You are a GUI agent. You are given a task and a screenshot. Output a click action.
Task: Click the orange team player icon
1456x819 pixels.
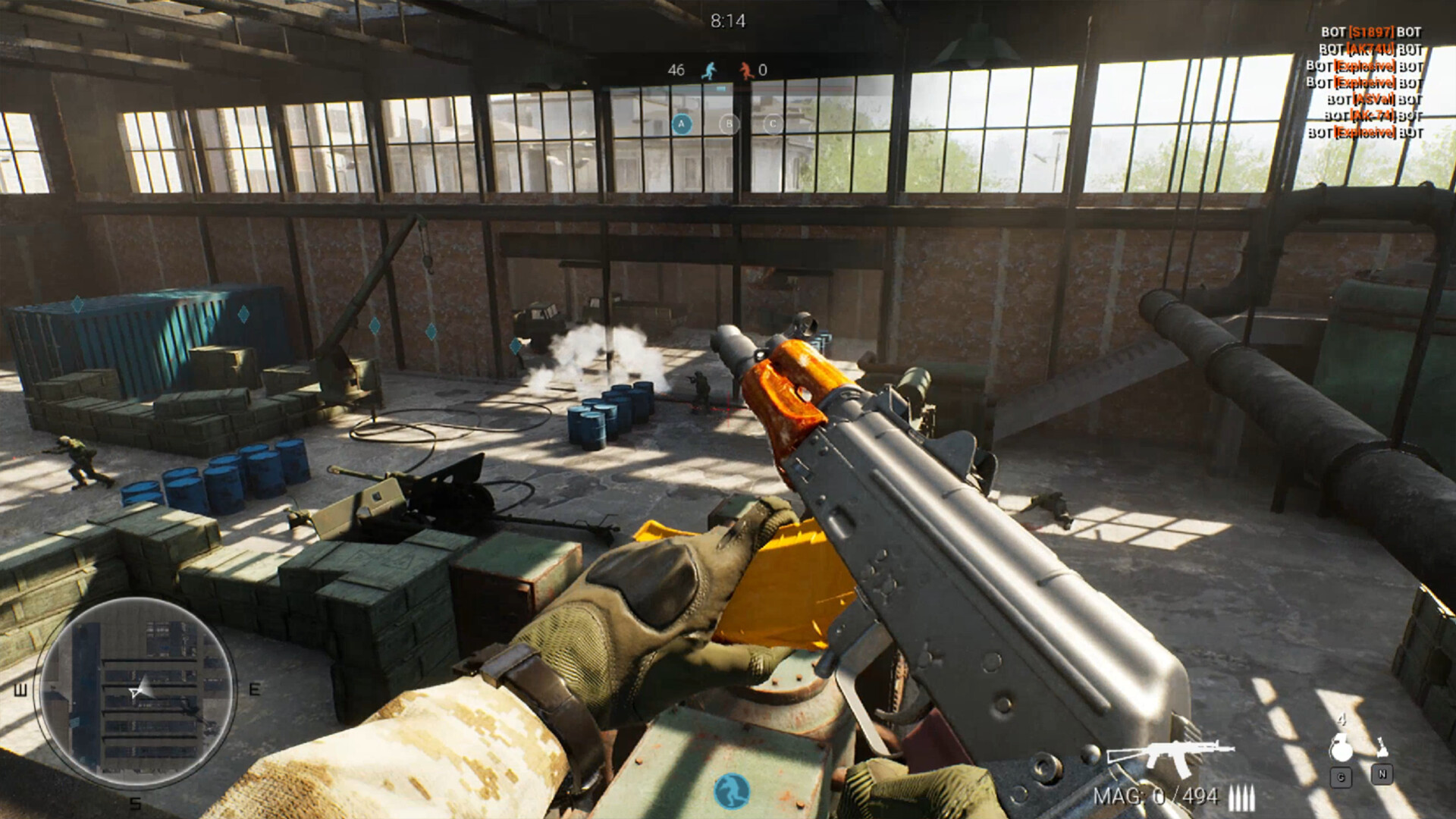(744, 70)
